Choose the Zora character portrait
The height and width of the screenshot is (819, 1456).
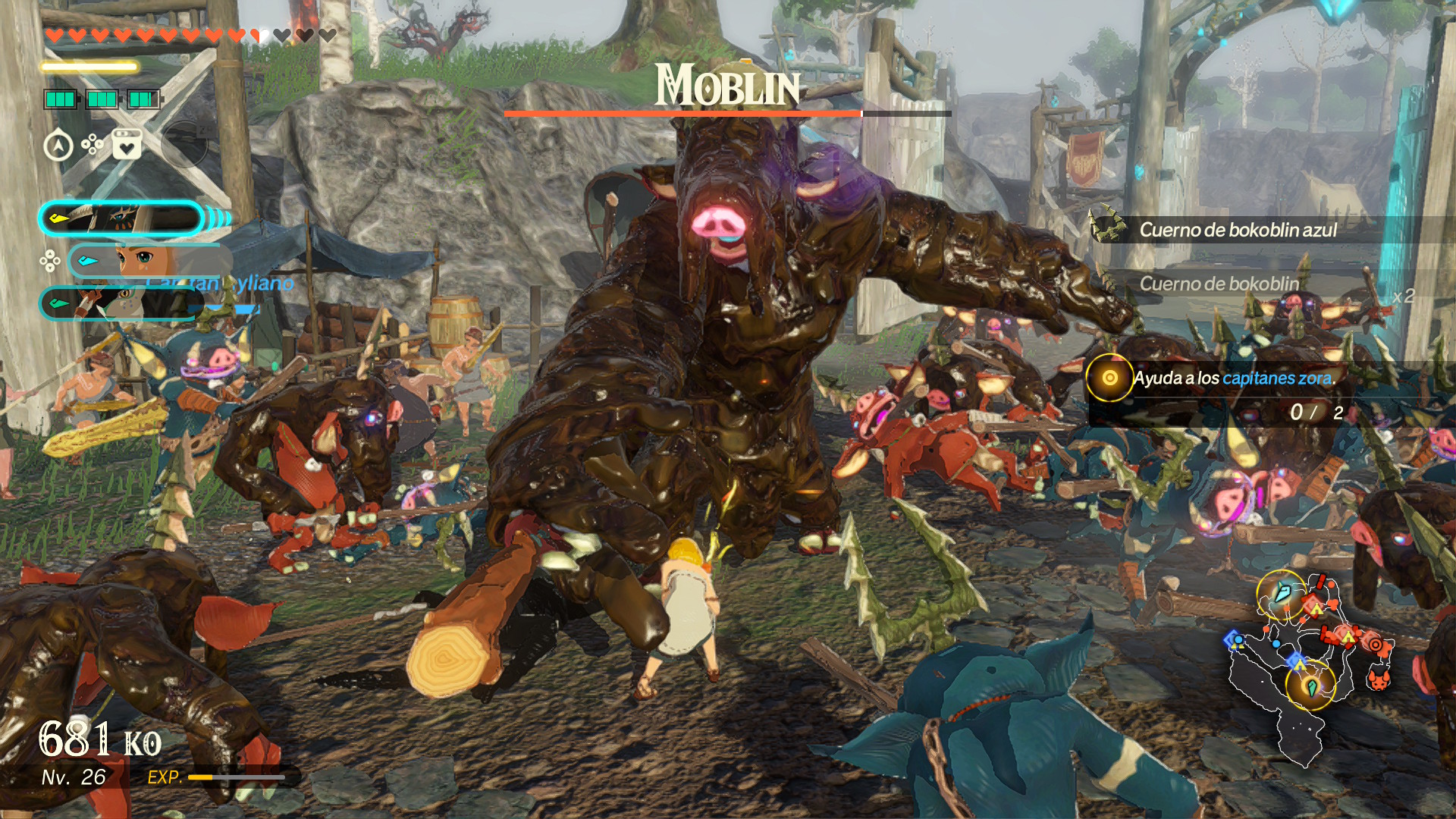[x=120, y=303]
